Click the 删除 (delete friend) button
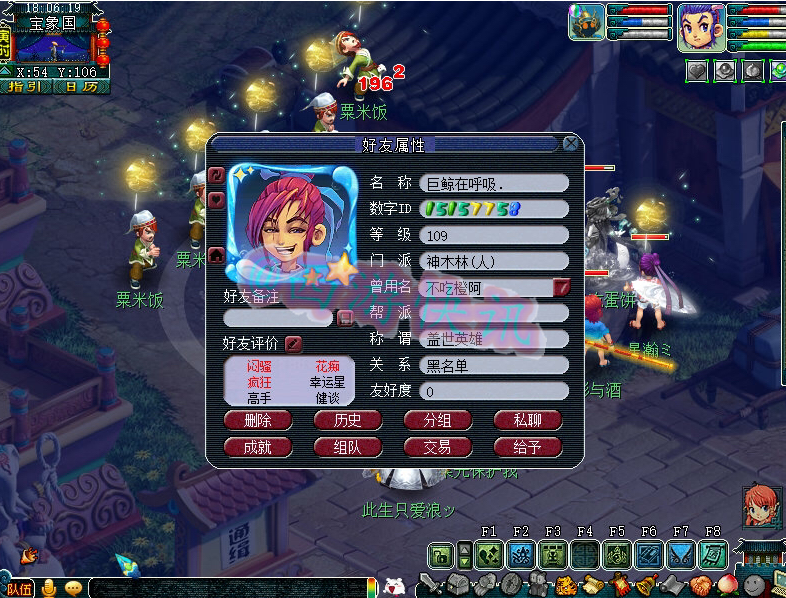Viewport: 786px width, 598px height. (258, 420)
